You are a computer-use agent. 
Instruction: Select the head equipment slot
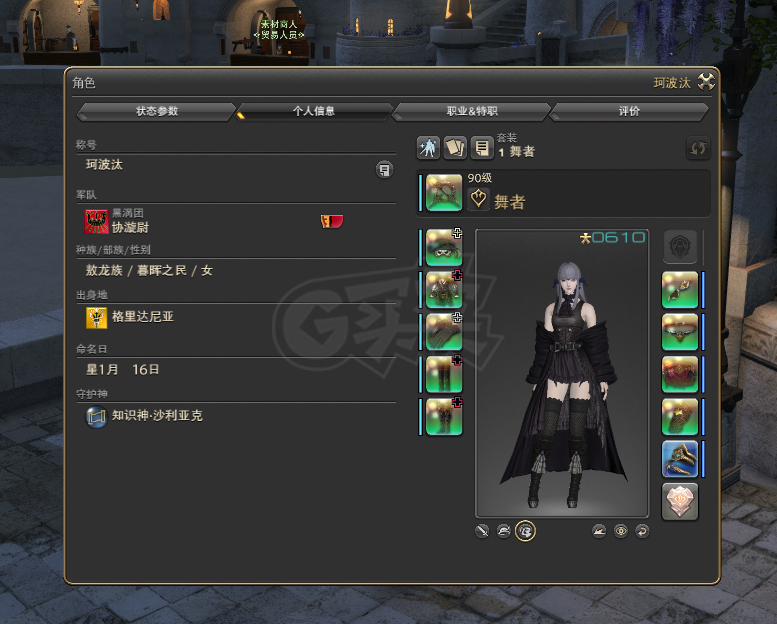[443, 247]
